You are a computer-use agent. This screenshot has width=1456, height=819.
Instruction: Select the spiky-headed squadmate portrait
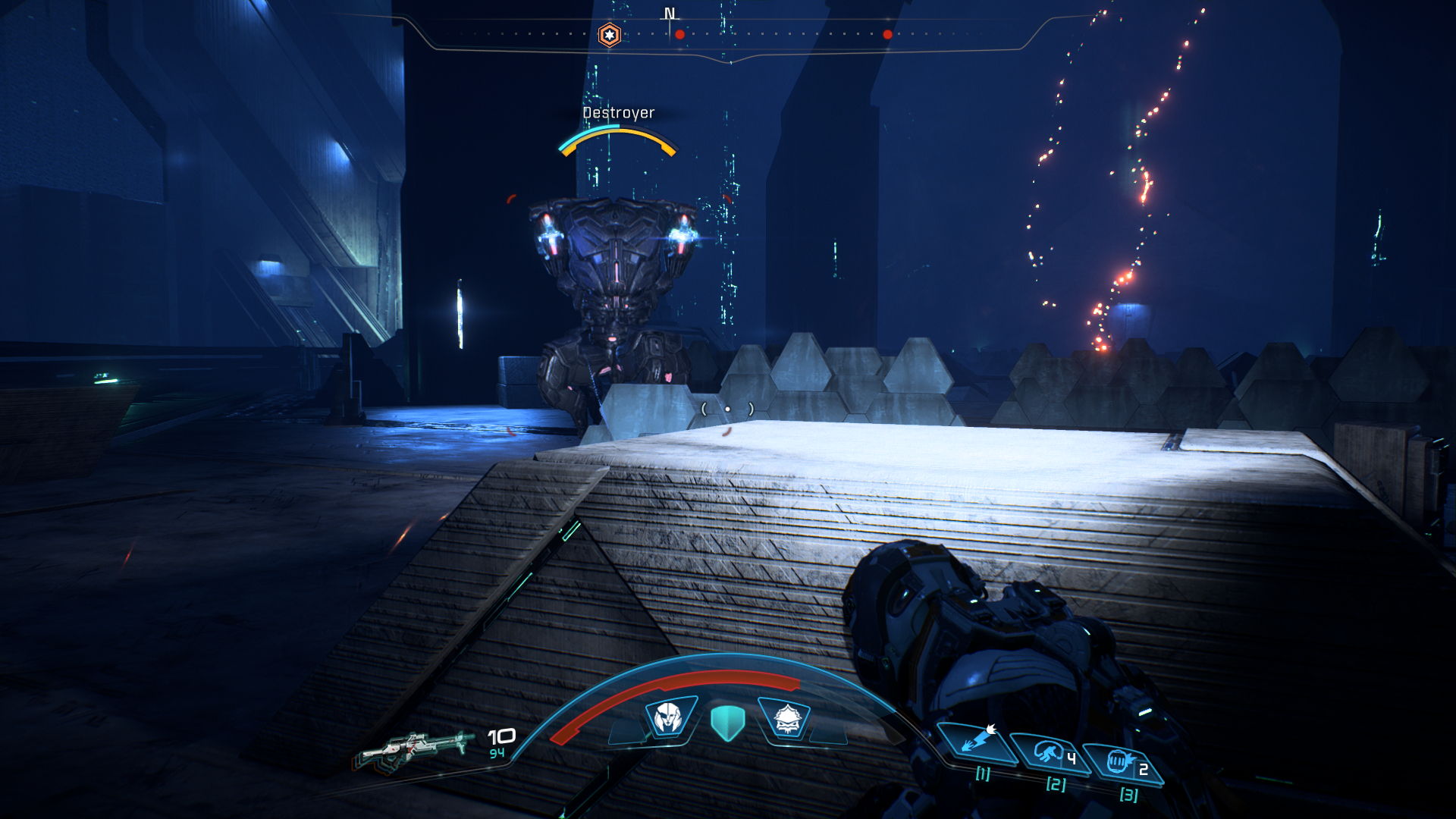[786, 718]
